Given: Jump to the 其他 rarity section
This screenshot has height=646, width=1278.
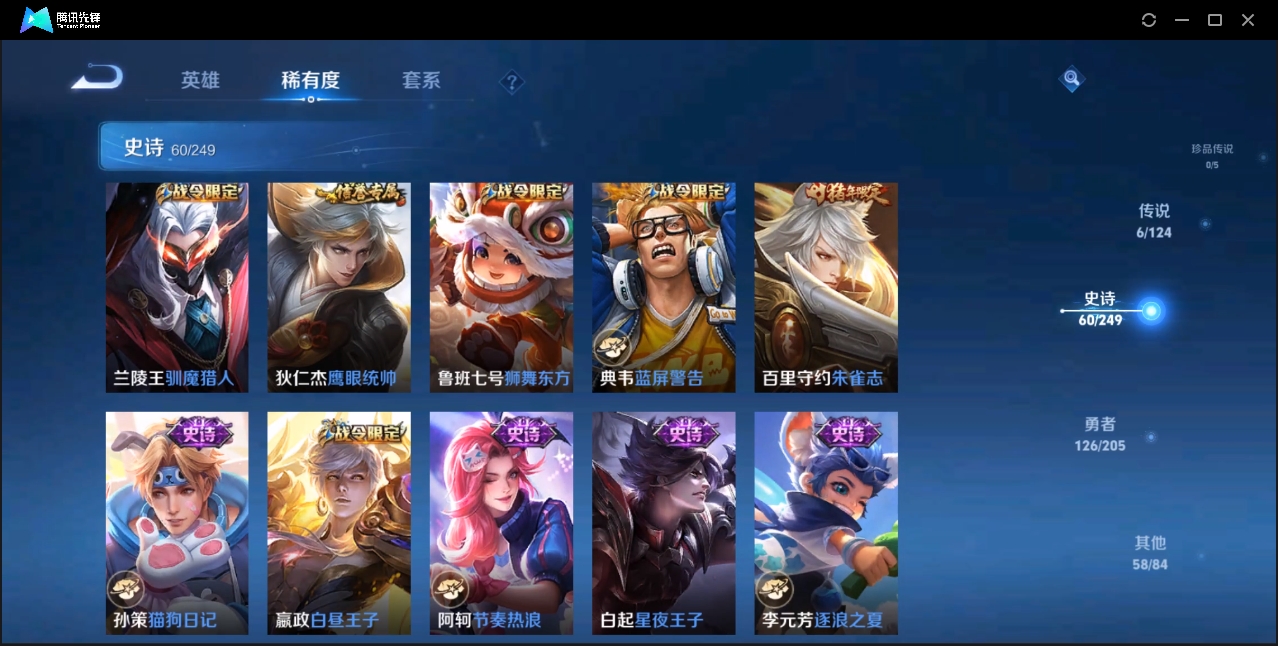Looking at the screenshot, I should 1150,552.
